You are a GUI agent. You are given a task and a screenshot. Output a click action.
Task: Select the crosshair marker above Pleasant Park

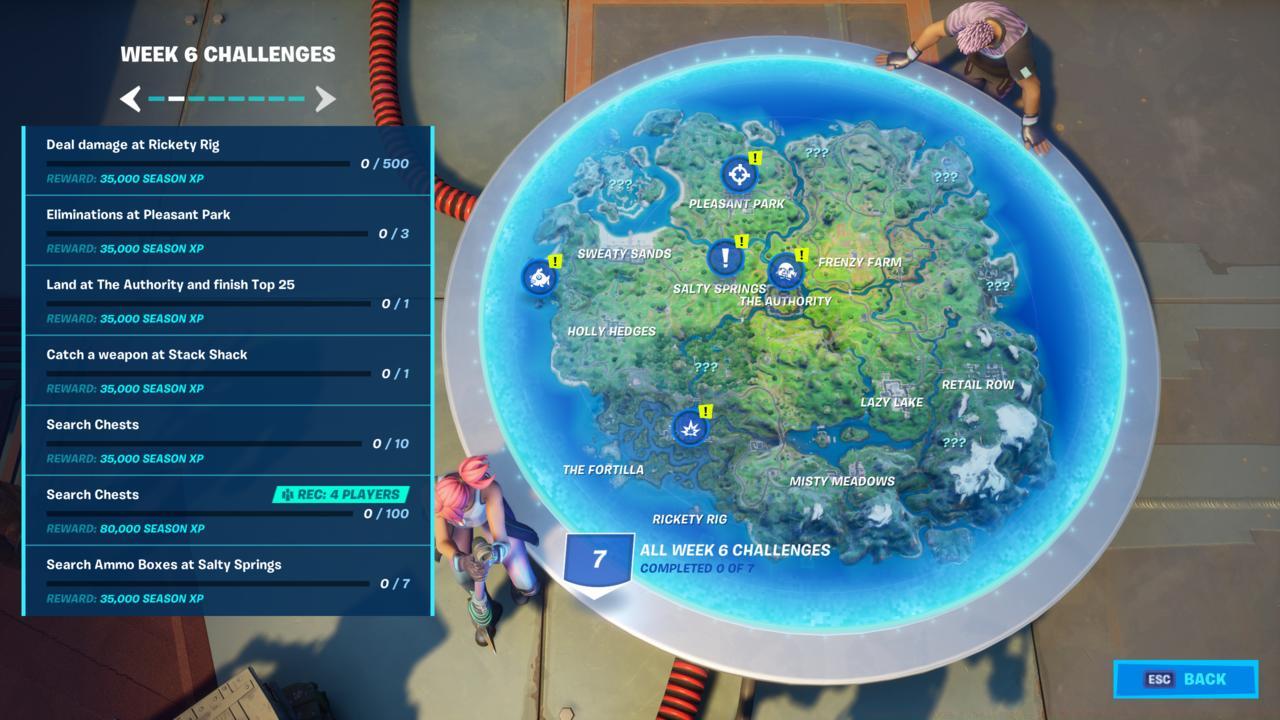point(737,175)
